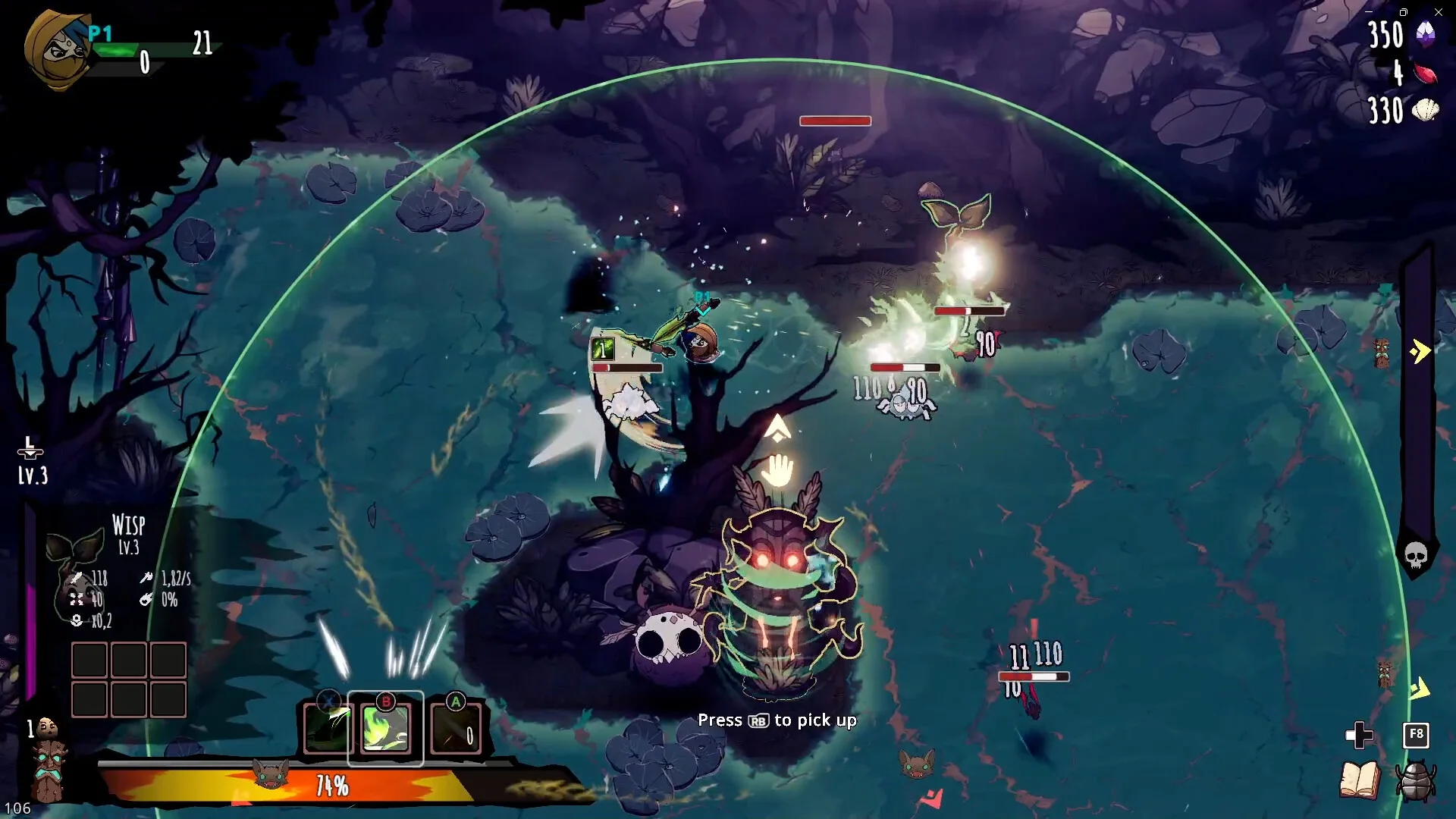Click the purple crystal currency icon
The width and height of the screenshot is (1456, 819).
tap(1426, 34)
